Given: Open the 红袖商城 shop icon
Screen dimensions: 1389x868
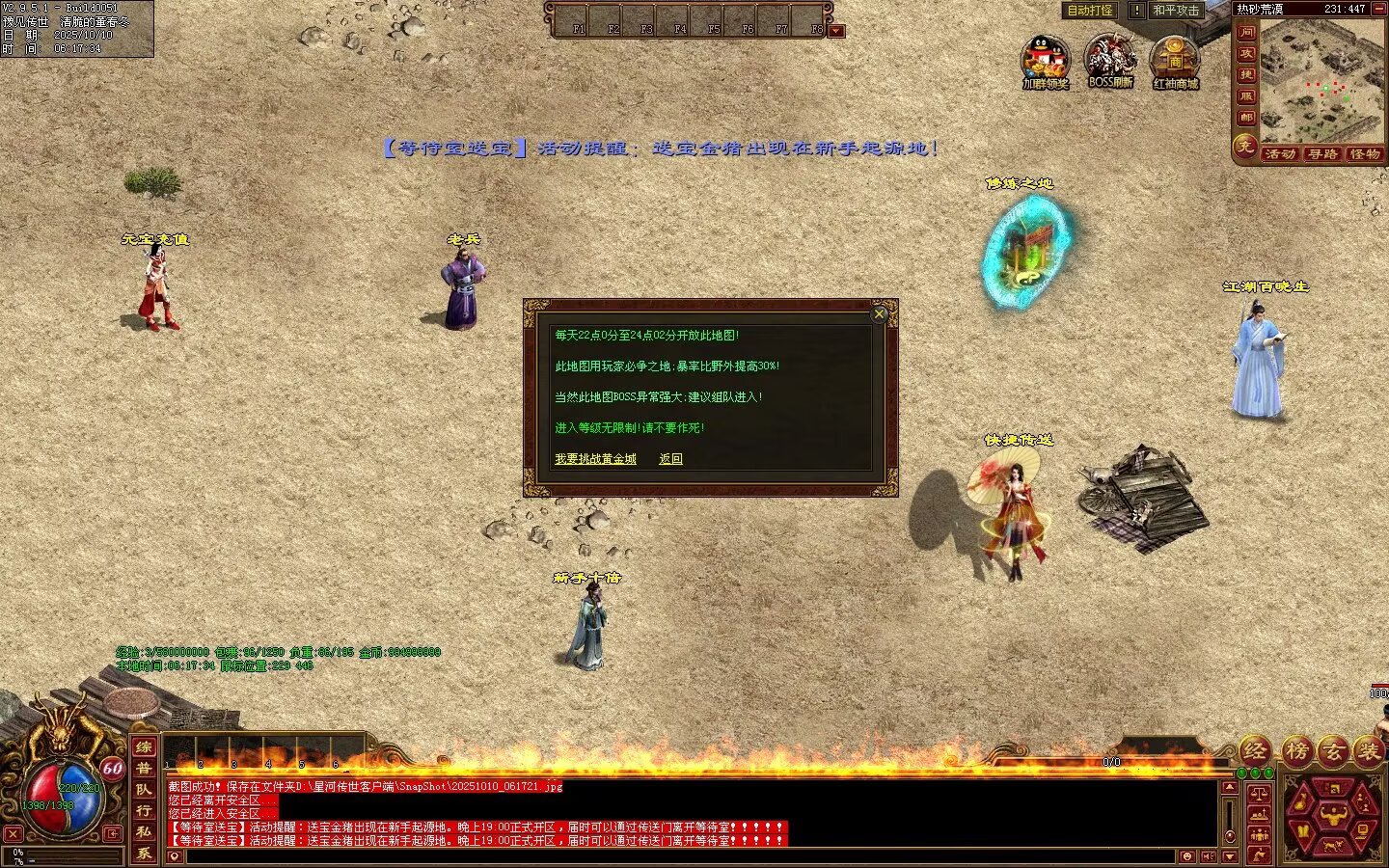Looking at the screenshot, I should pyautogui.click(x=1175, y=61).
